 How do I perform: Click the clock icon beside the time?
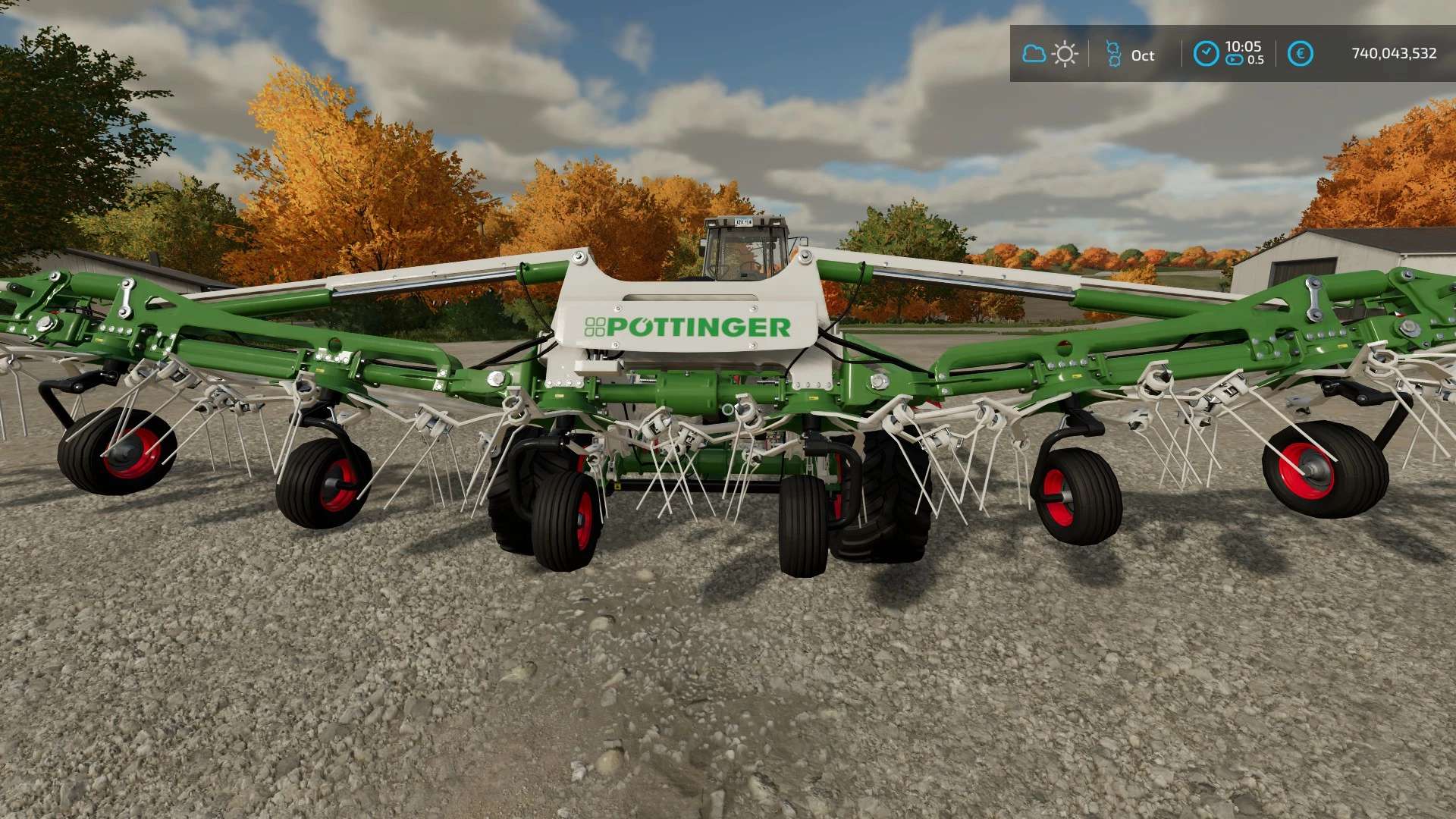[x=1206, y=54]
